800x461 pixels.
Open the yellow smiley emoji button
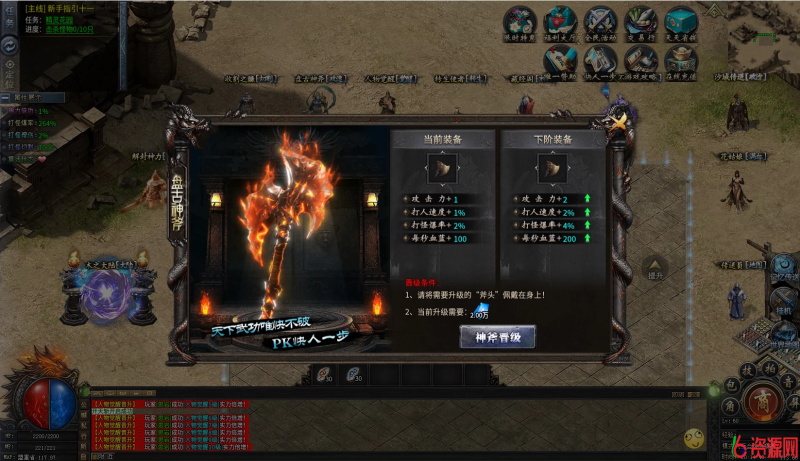(692, 438)
